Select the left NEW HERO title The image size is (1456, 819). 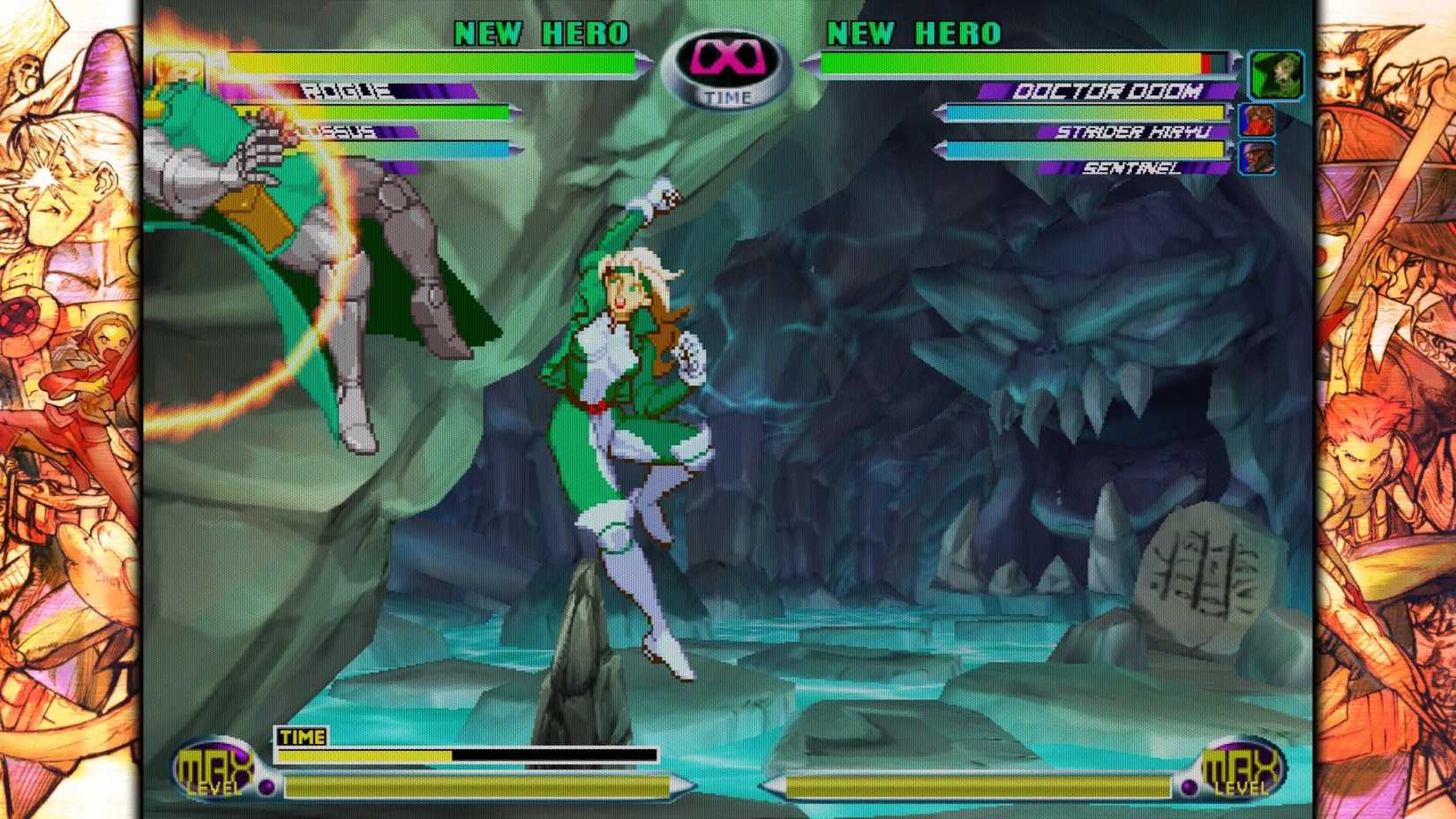click(x=541, y=35)
